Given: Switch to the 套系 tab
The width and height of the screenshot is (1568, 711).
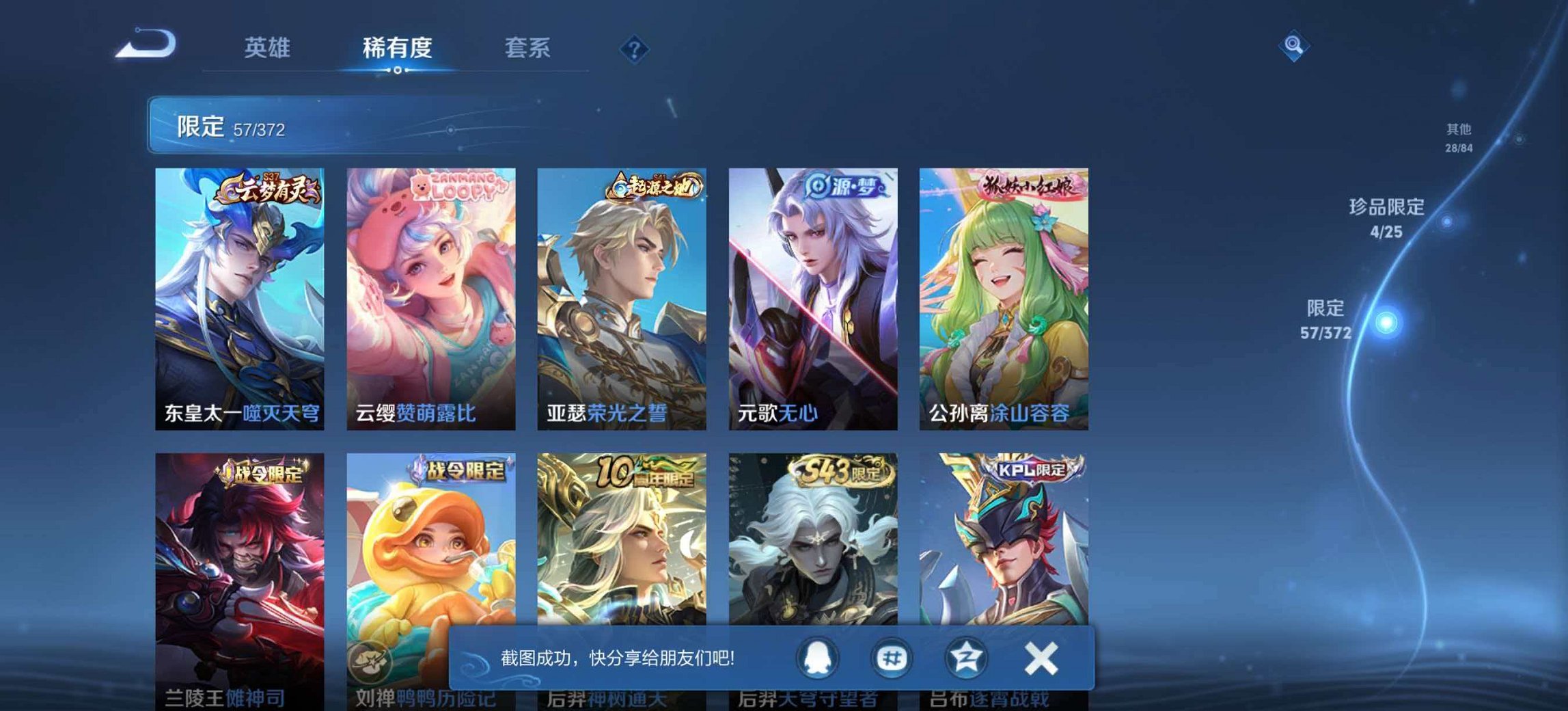Looking at the screenshot, I should click(x=528, y=46).
